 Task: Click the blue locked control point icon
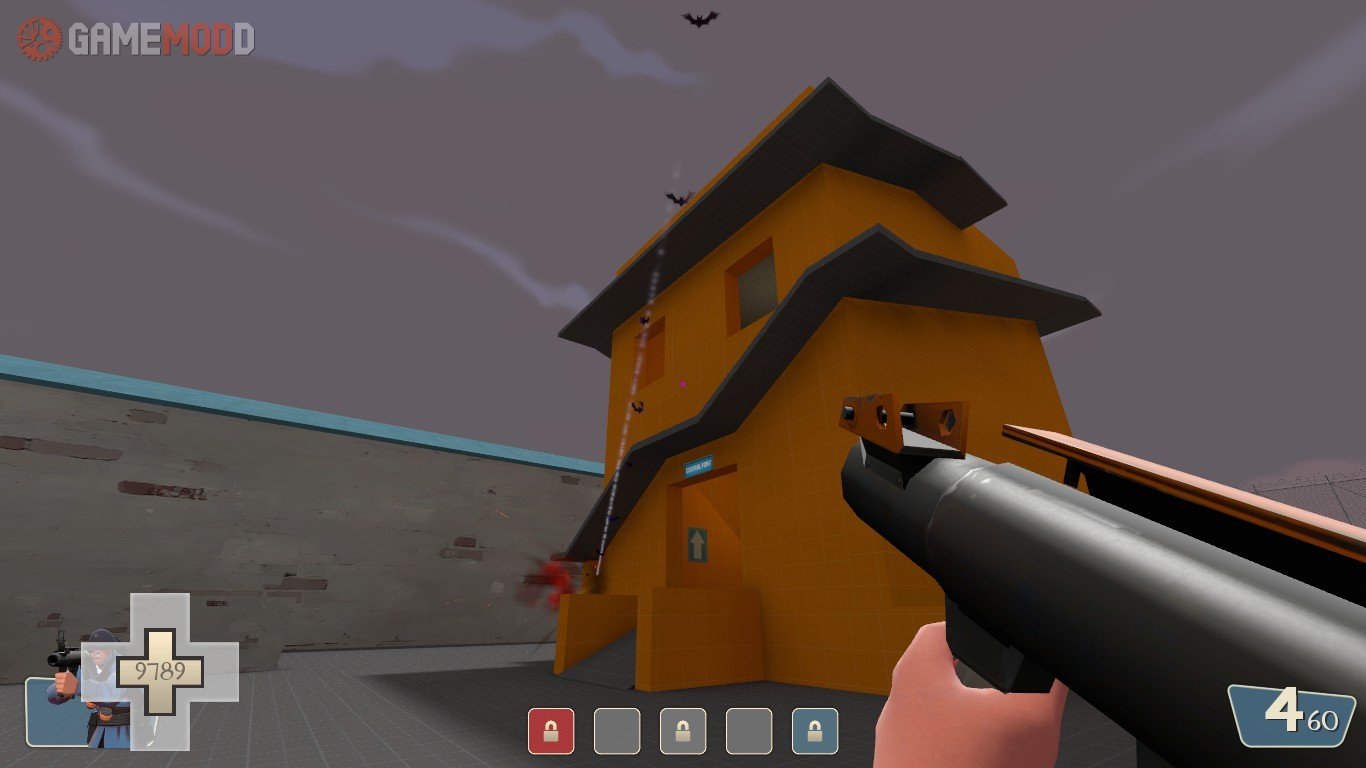coord(815,731)
